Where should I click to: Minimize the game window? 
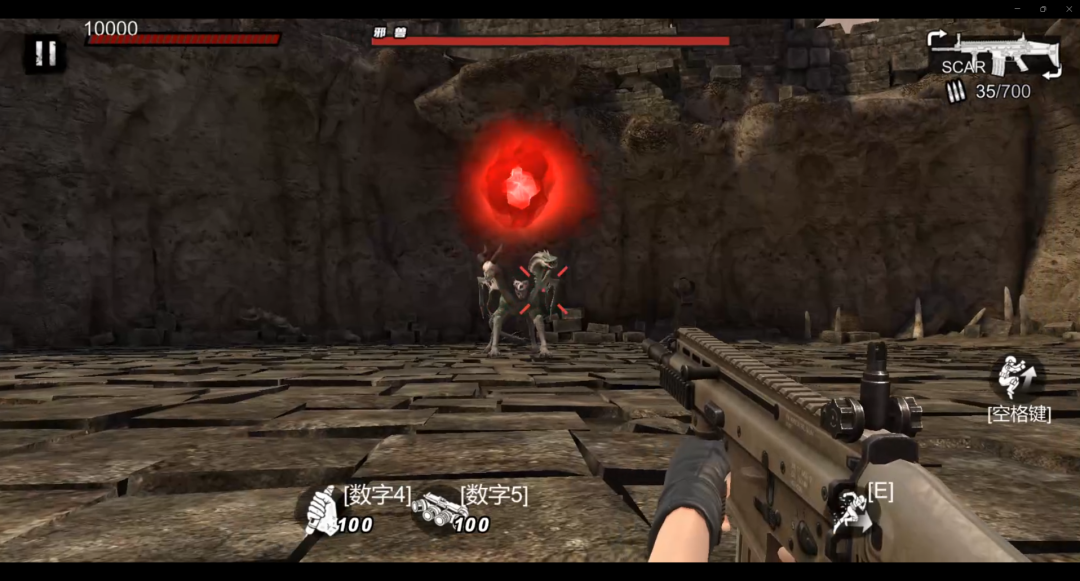[x=1018, y=9]
